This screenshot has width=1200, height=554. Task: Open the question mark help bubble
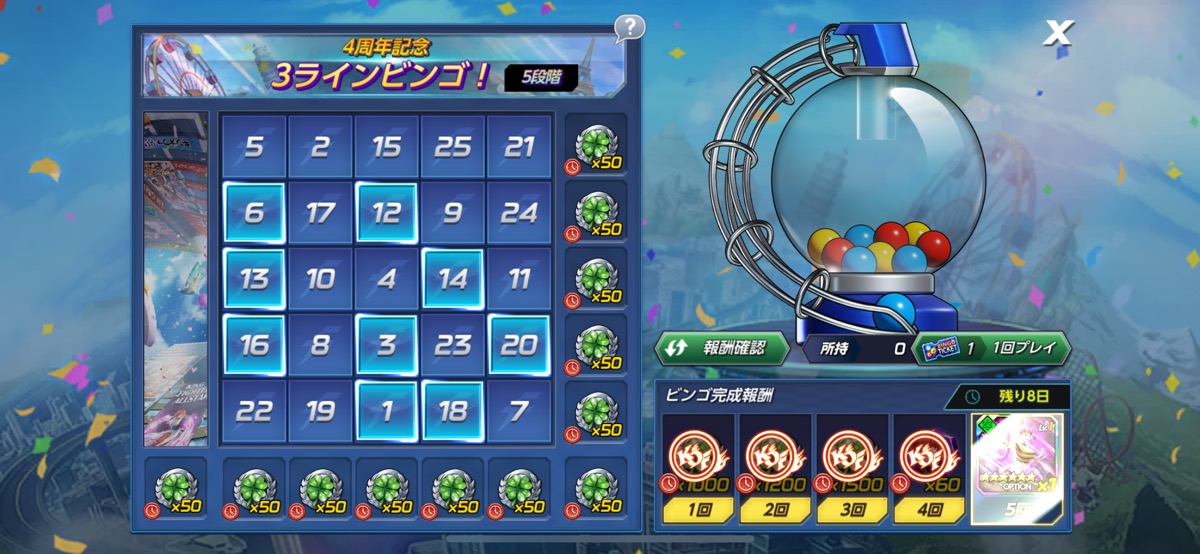click(629, 28)
